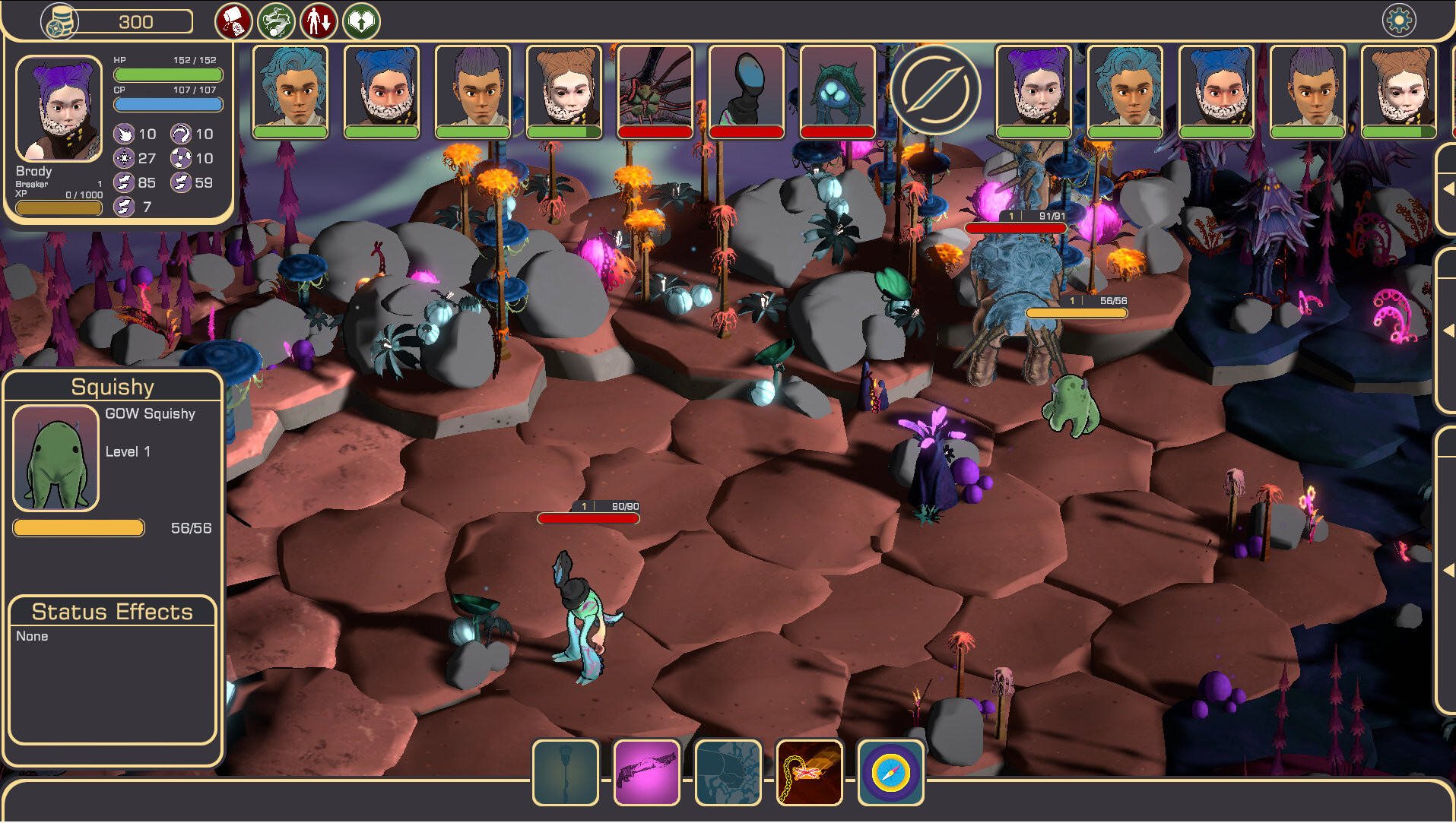Open the green smoke bomb status icon

coord(276,21)
